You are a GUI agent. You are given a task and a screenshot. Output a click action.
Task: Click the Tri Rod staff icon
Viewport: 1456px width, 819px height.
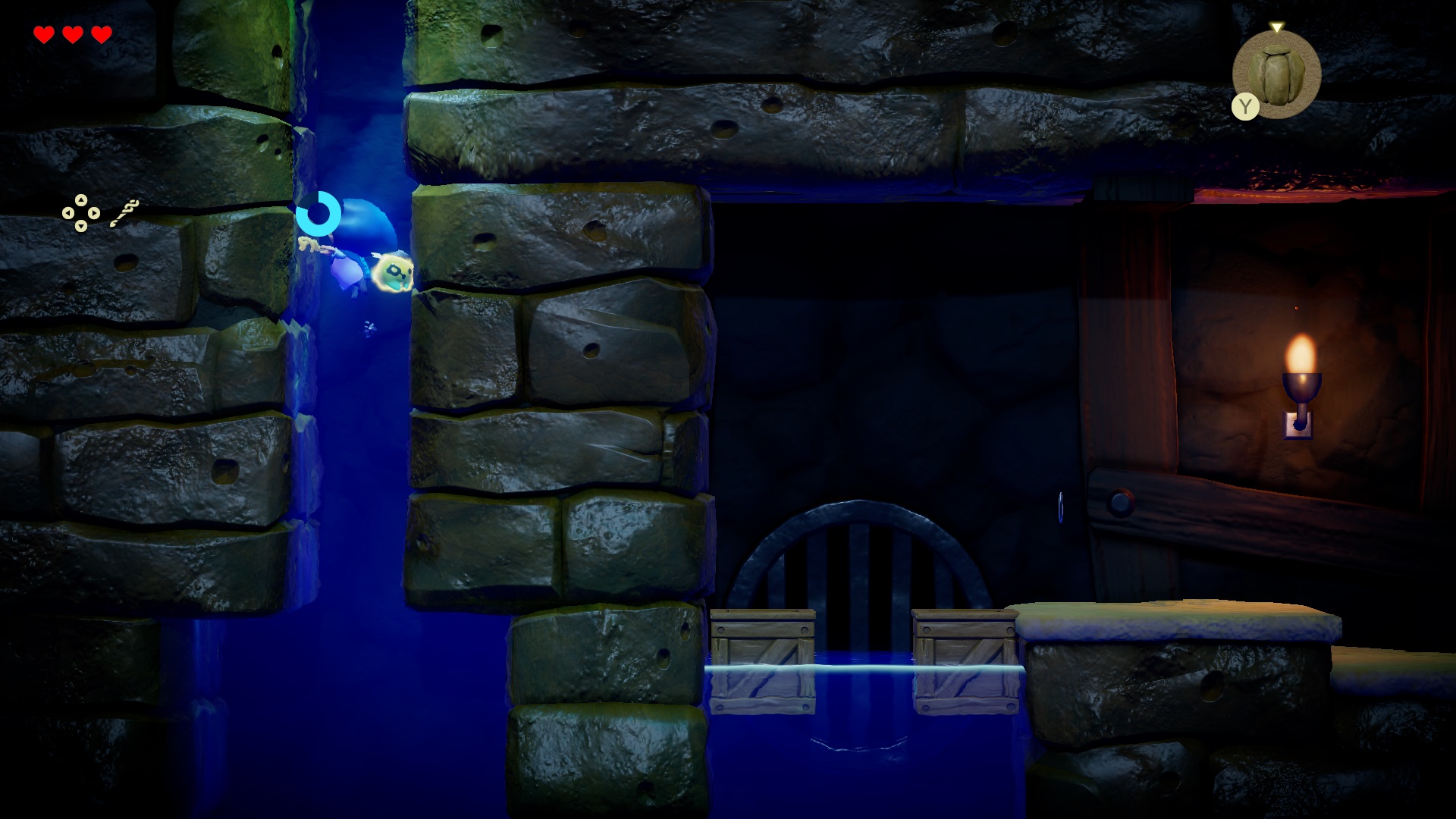click(x=124, y=214)
